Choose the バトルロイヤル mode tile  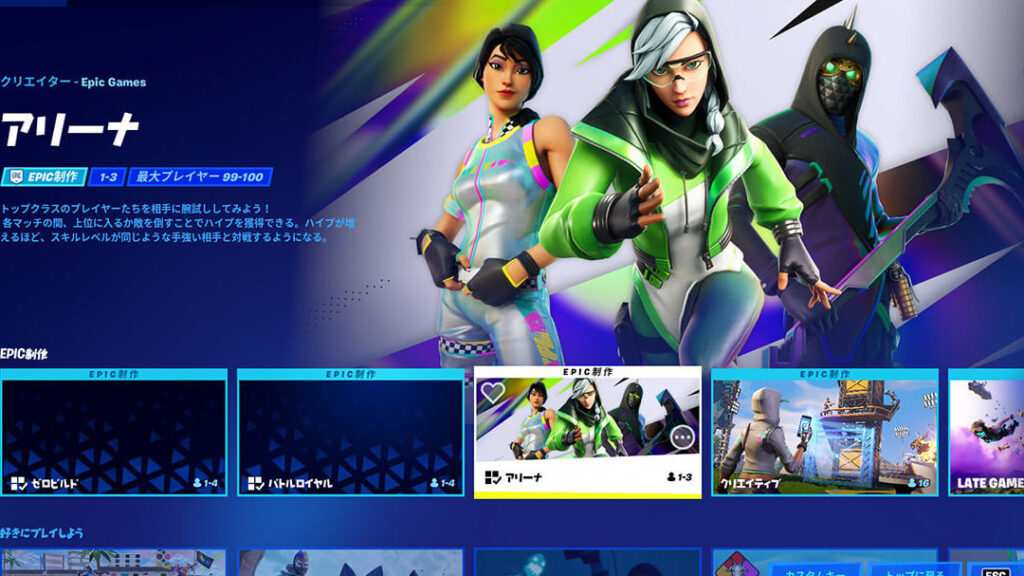[350, 432]
